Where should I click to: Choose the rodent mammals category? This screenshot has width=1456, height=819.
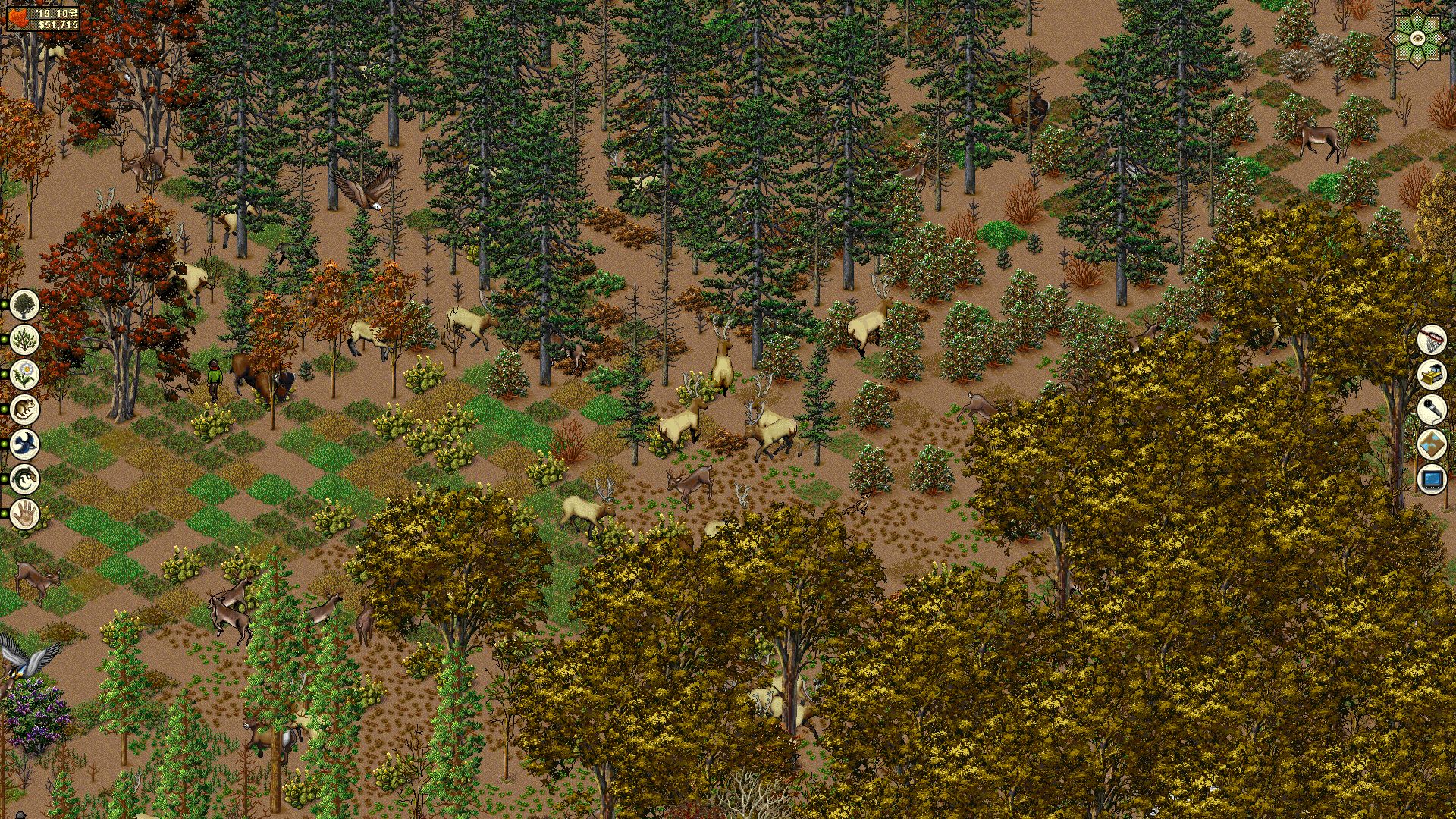coord(25,409)
